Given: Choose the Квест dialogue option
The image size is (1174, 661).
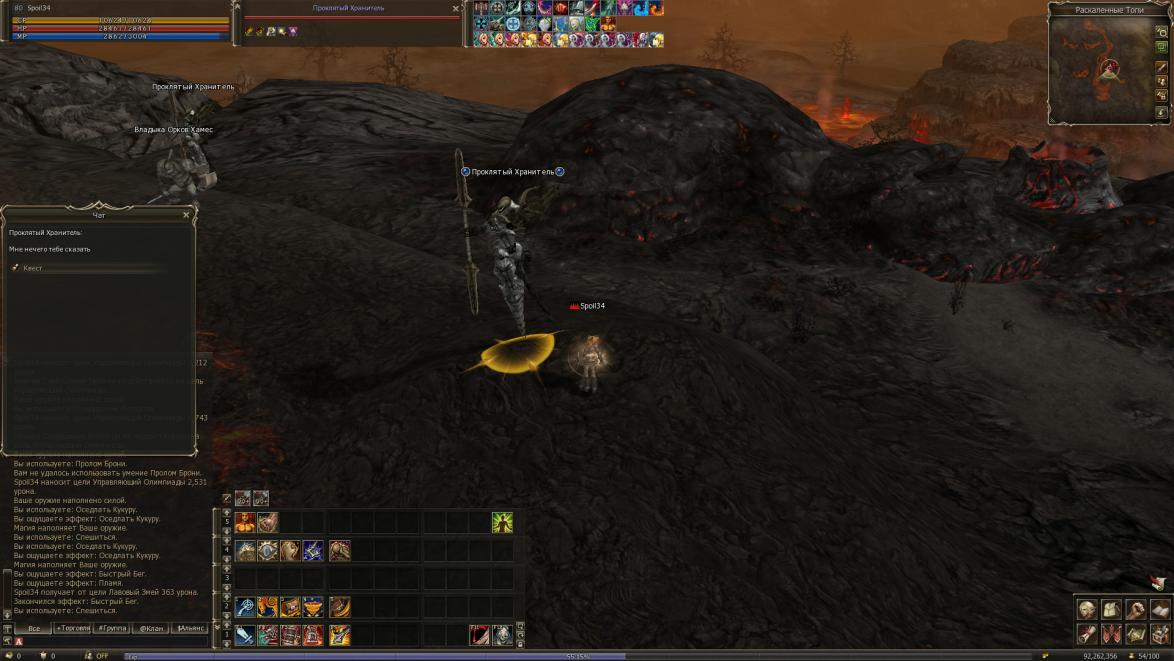Looking at the screenshot, I should pyautogui.click(x=33, y=268).
